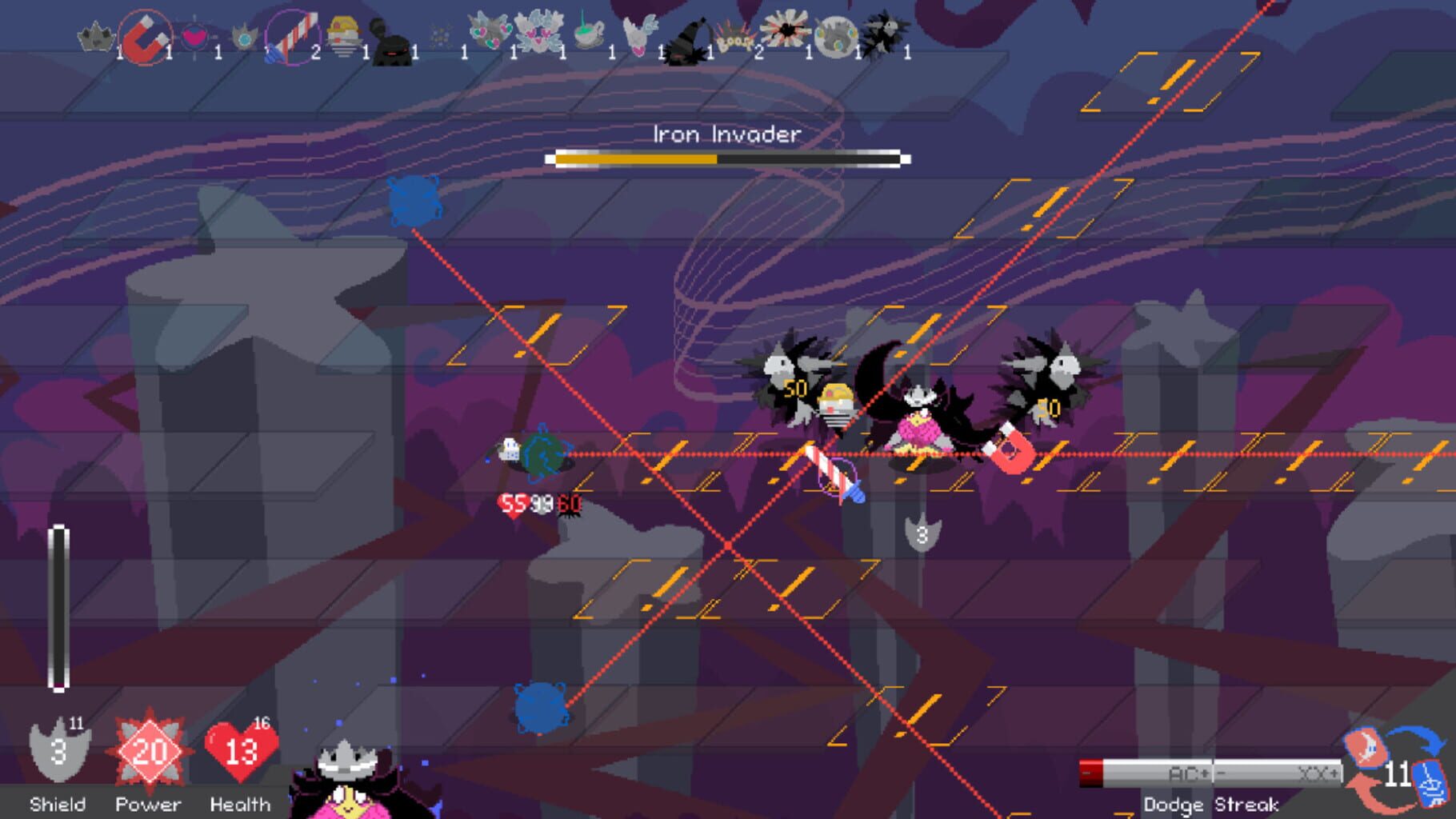Click the teacup item in the inventory bar
Screen dimensions: 1456x819
point(588,36)
